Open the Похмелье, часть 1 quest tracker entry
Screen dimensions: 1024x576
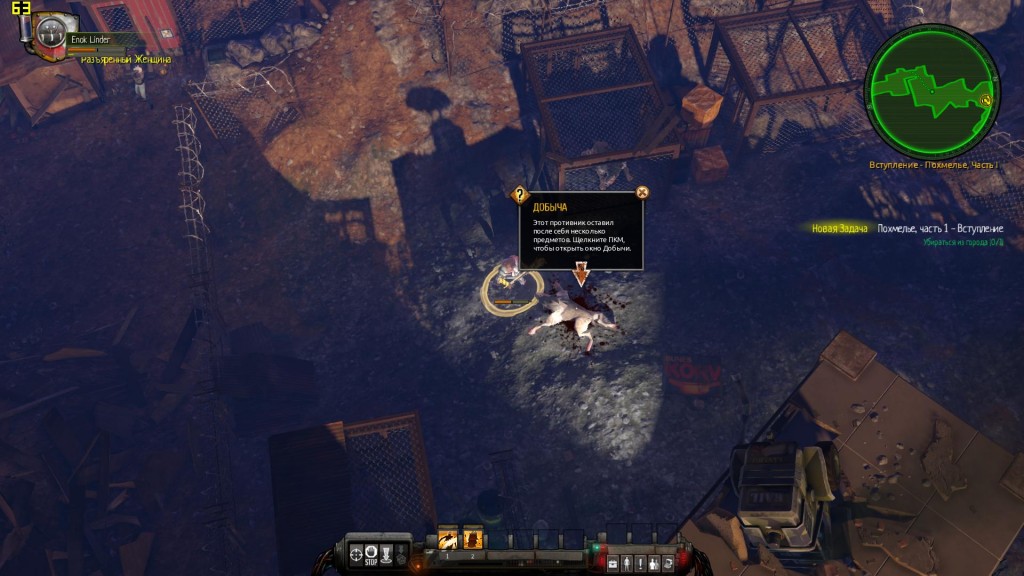pyautogui.click(x=939, y=229)
